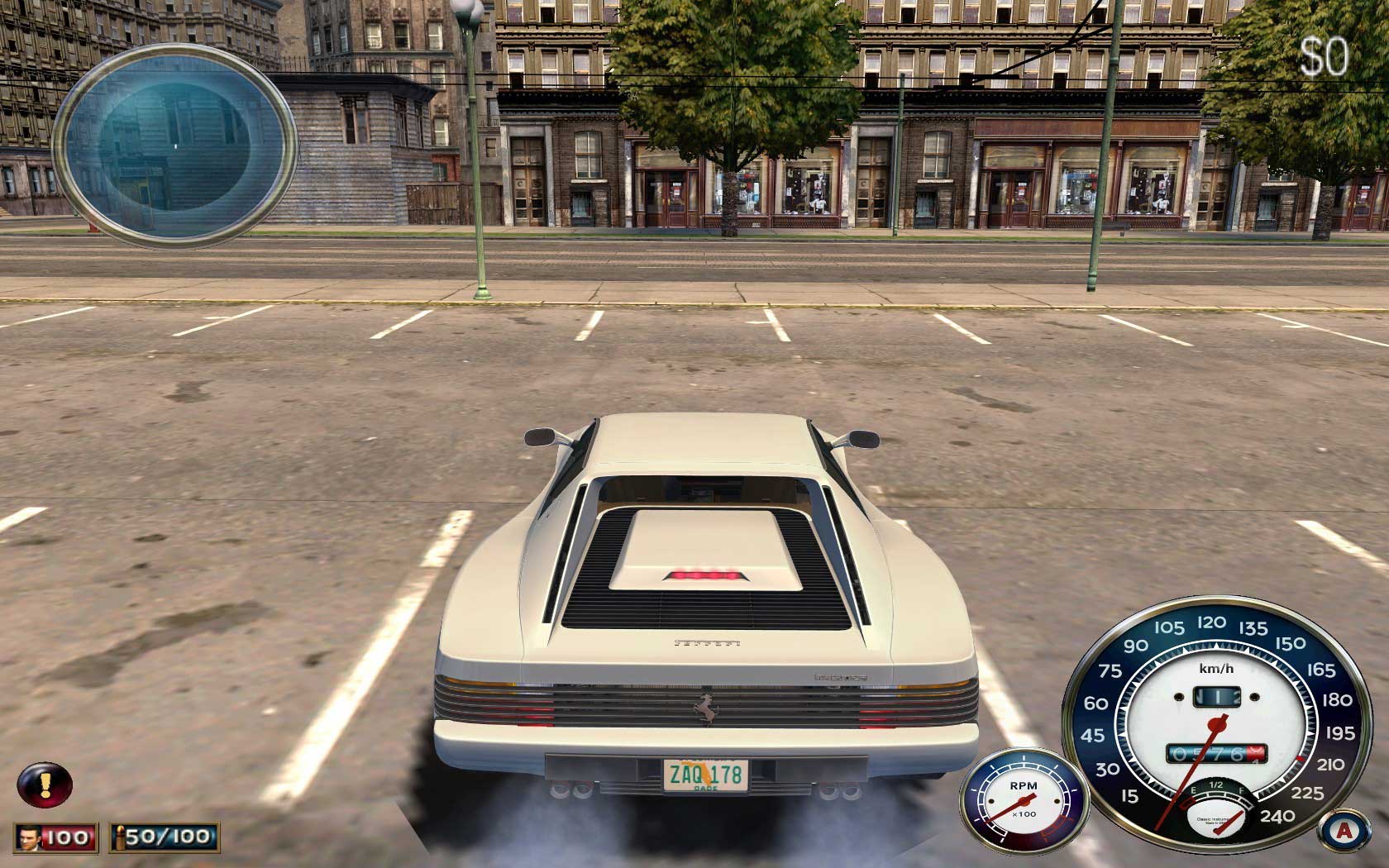
Task: Open the red exclamation mark alert icon
Action: point(45,785)
